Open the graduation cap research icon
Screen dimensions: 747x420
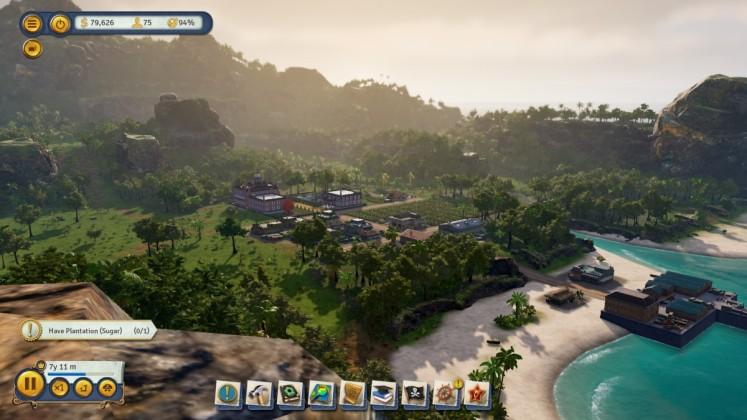pyautogui.click(x=384, y=394)
